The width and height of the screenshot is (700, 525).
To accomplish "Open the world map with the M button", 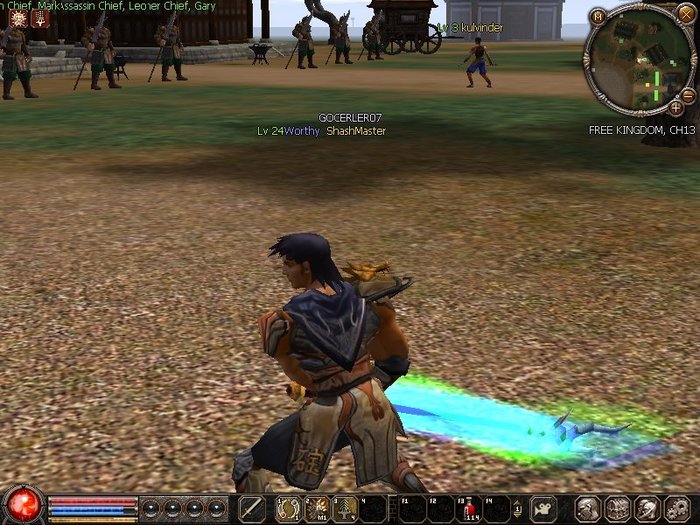I will [597, 16].
